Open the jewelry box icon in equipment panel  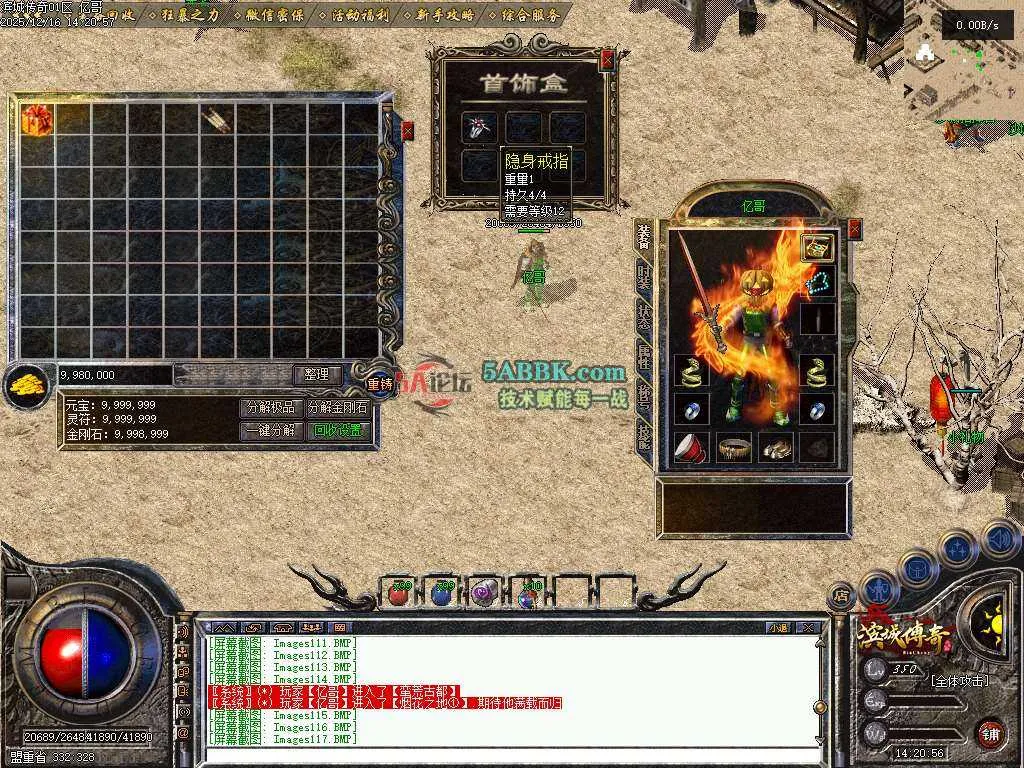(817, 247)
